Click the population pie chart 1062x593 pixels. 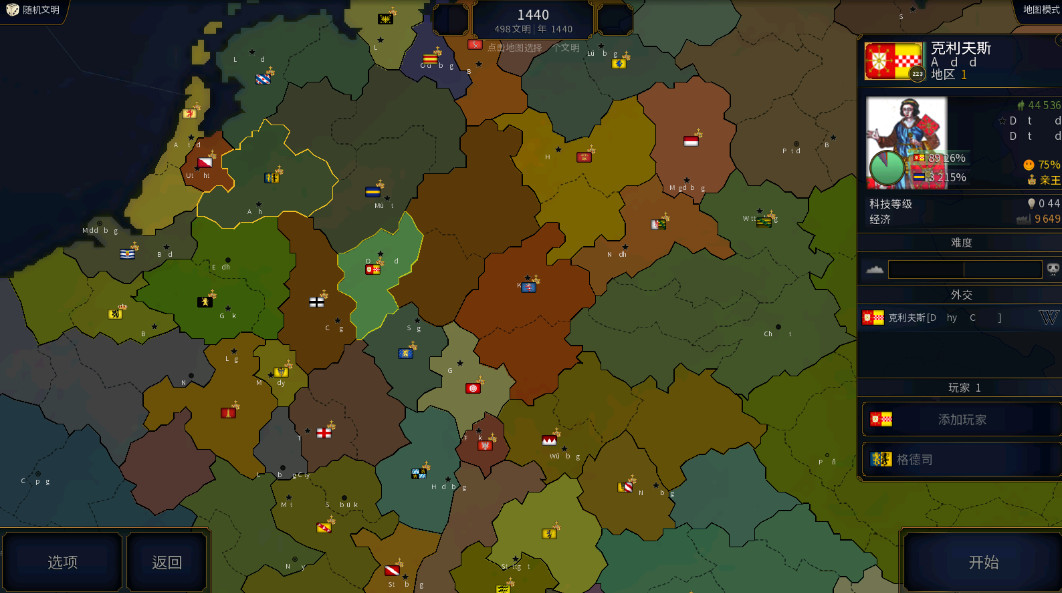tap(886, 167)
